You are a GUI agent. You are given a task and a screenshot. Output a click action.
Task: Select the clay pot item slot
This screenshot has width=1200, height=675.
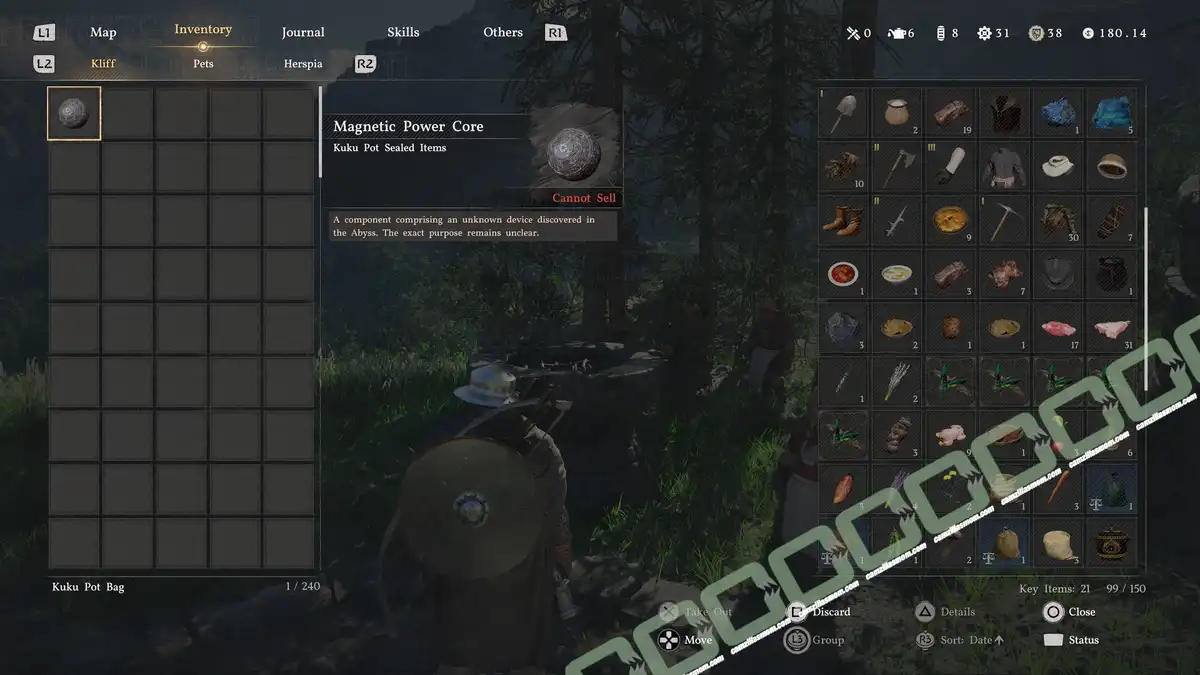pos(898,113)
